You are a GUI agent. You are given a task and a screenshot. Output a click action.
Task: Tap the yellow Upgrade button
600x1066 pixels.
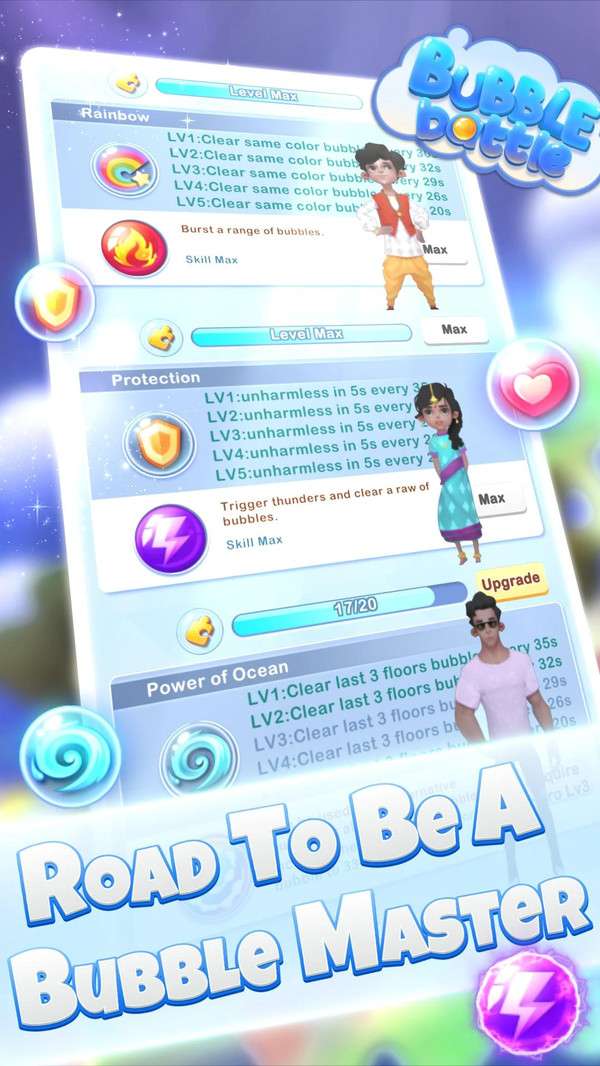point(511,581)
